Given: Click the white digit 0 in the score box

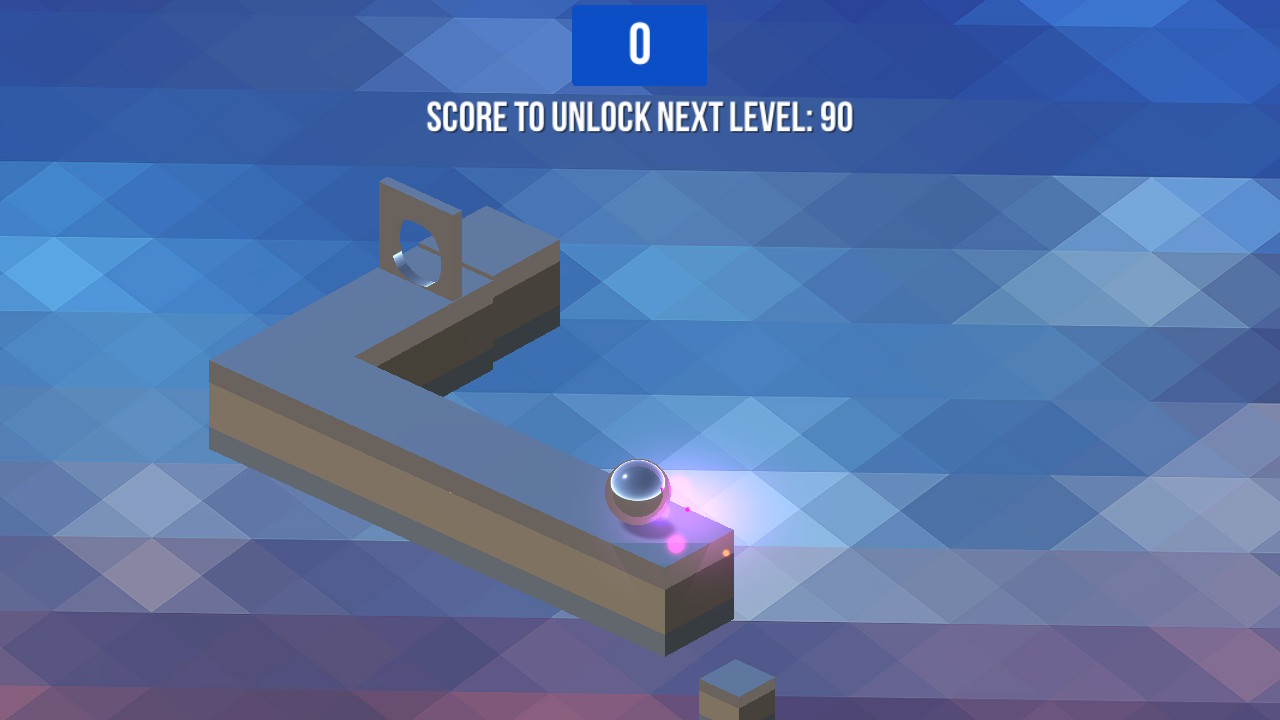Looking at the screenshot, I should [x=640, y=44].
